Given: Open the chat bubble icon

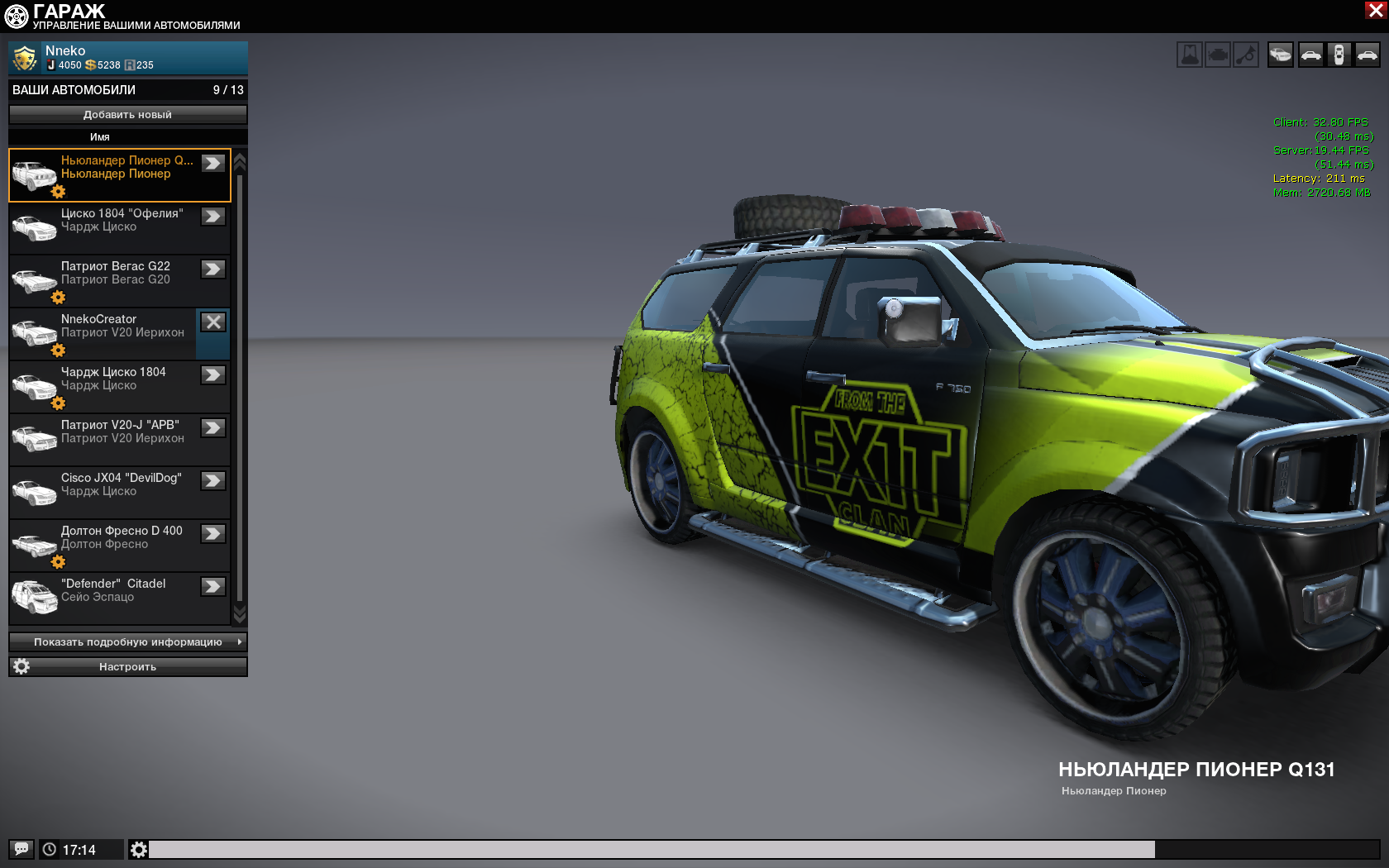Looking at the screenshot, I should (21, 849).
